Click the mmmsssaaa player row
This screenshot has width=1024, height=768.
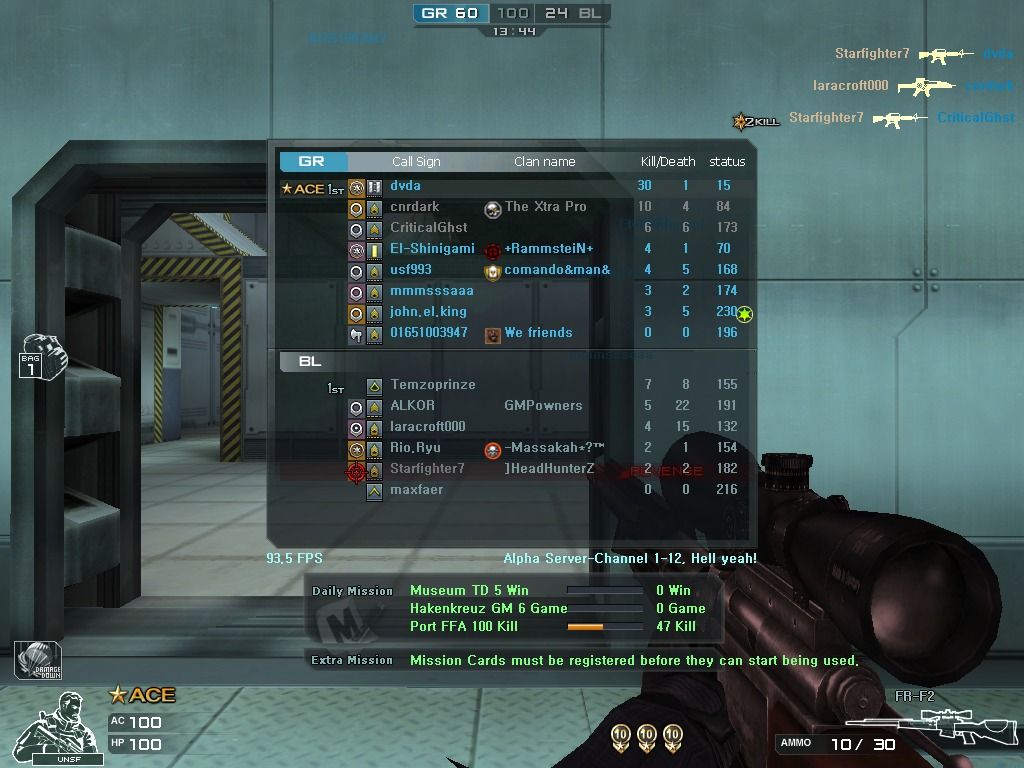(431, 291)
